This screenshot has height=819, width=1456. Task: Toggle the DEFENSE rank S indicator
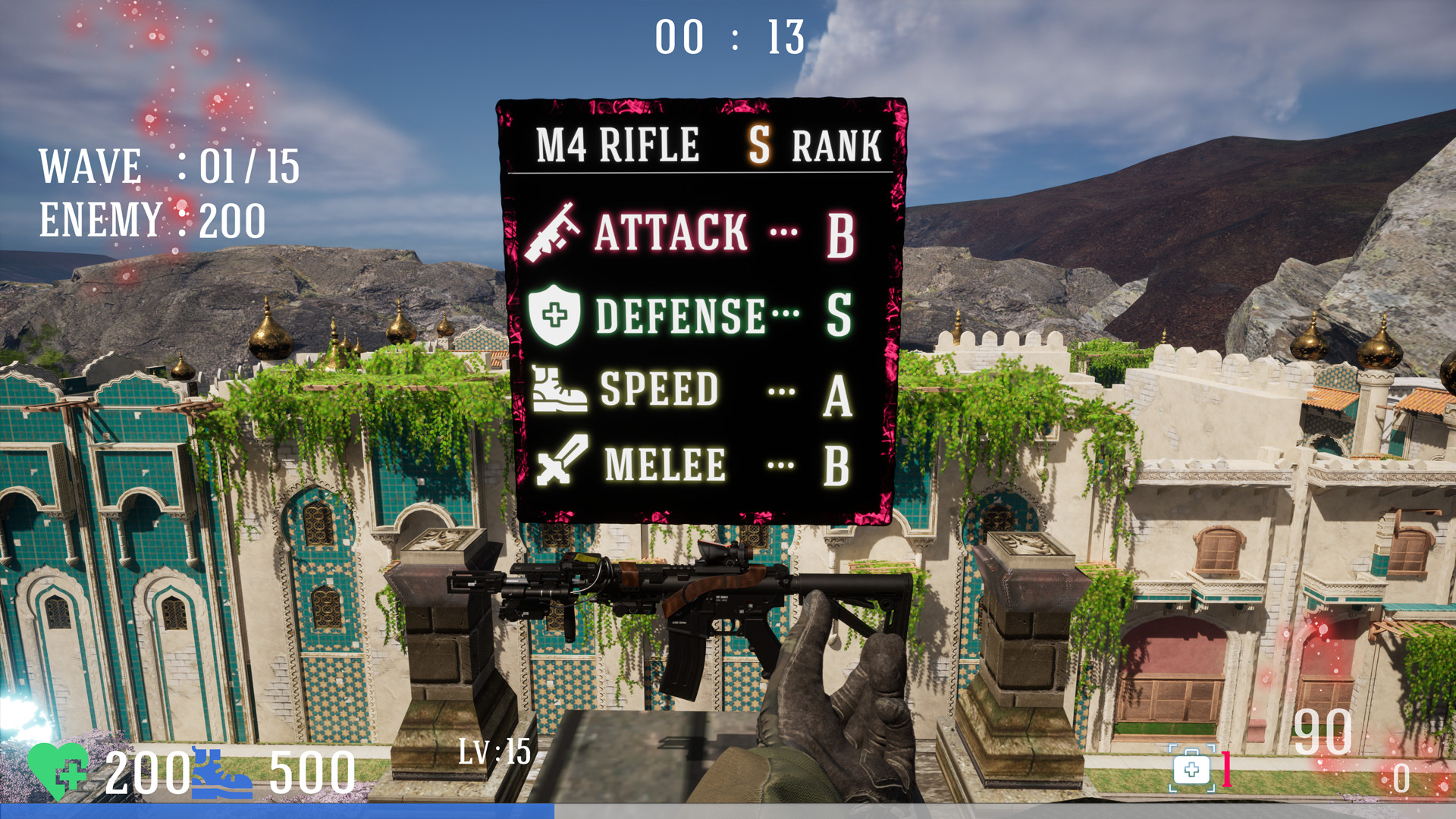tap(840, 315)
